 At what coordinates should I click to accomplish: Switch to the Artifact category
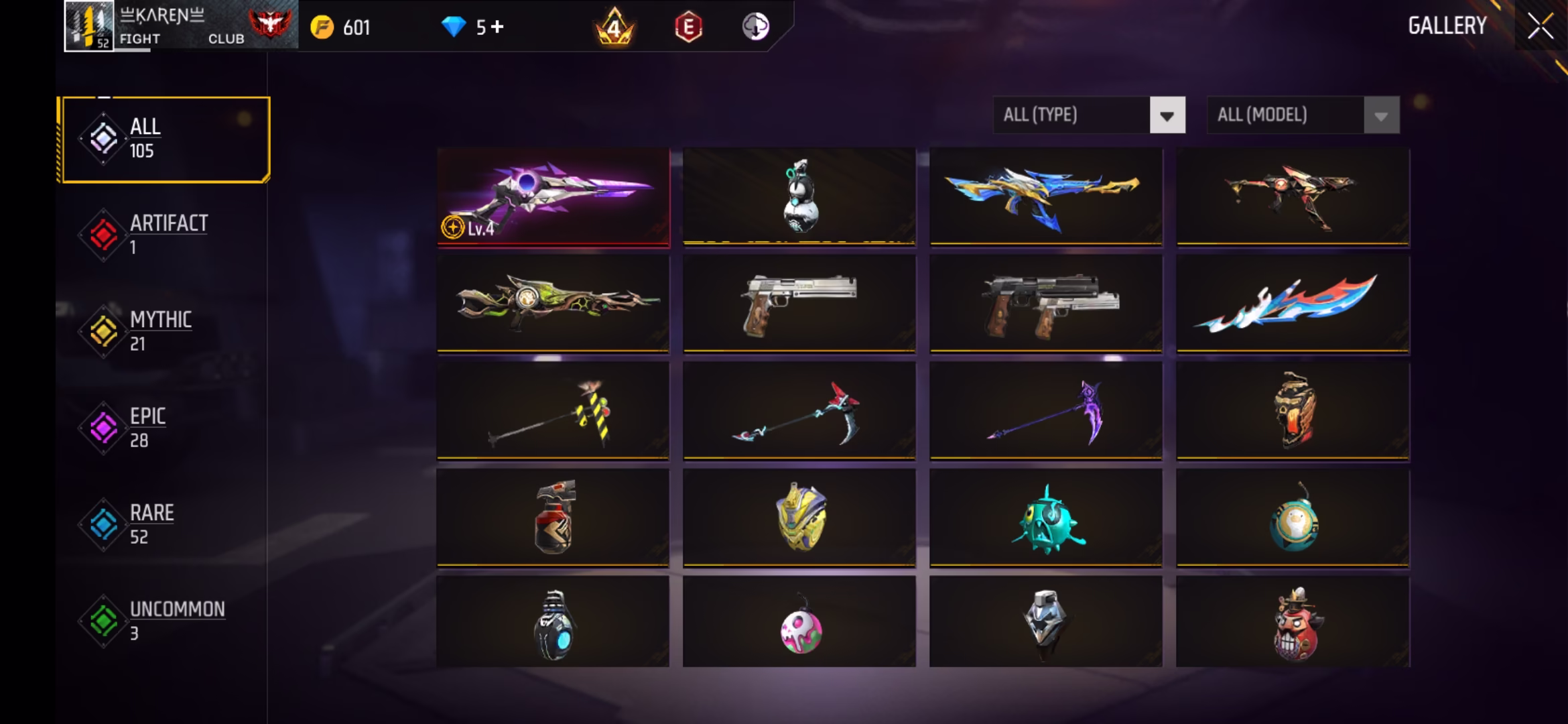coord(165,235)
